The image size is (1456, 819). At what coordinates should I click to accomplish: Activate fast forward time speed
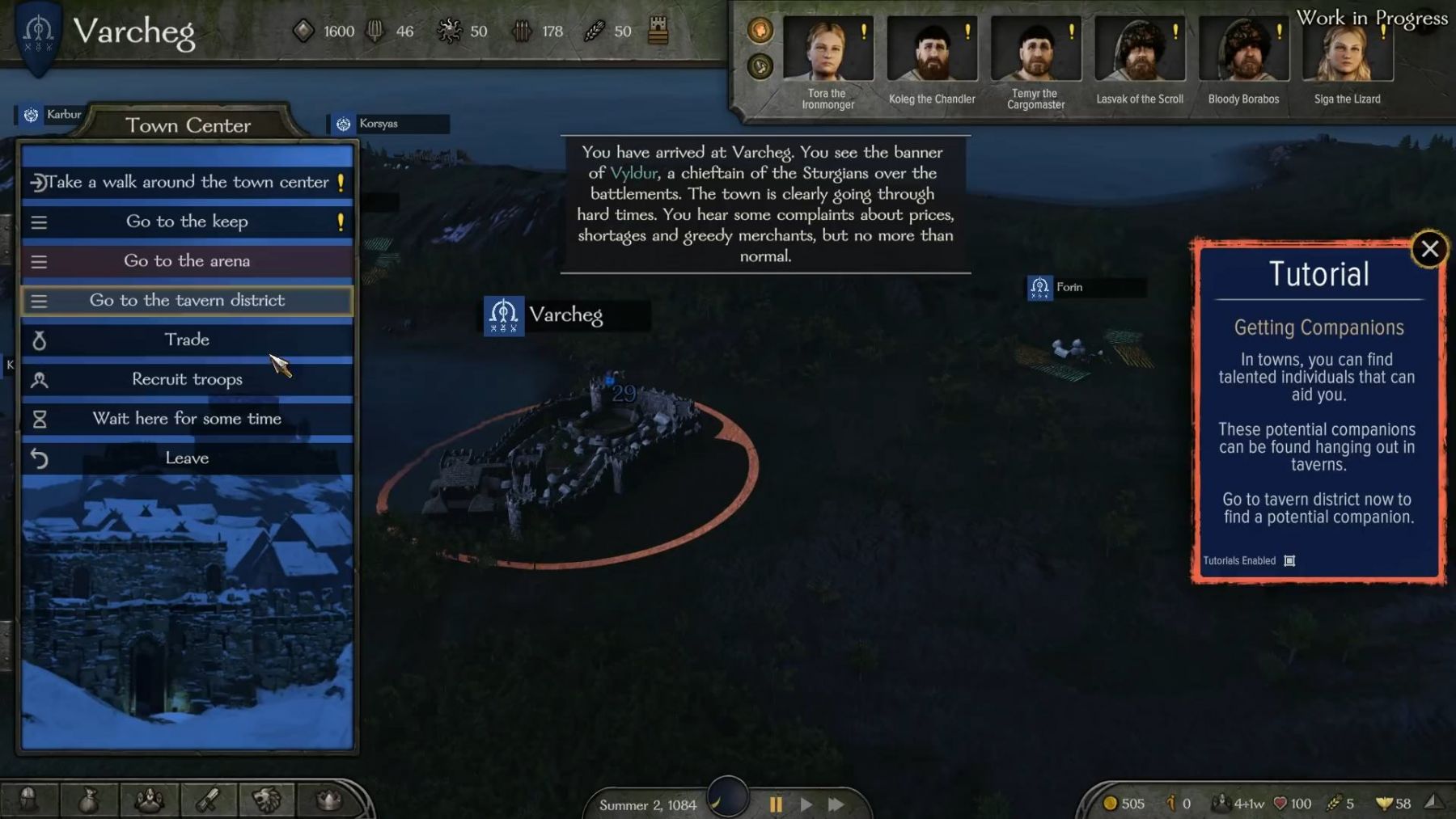click(x=836, y=804)
